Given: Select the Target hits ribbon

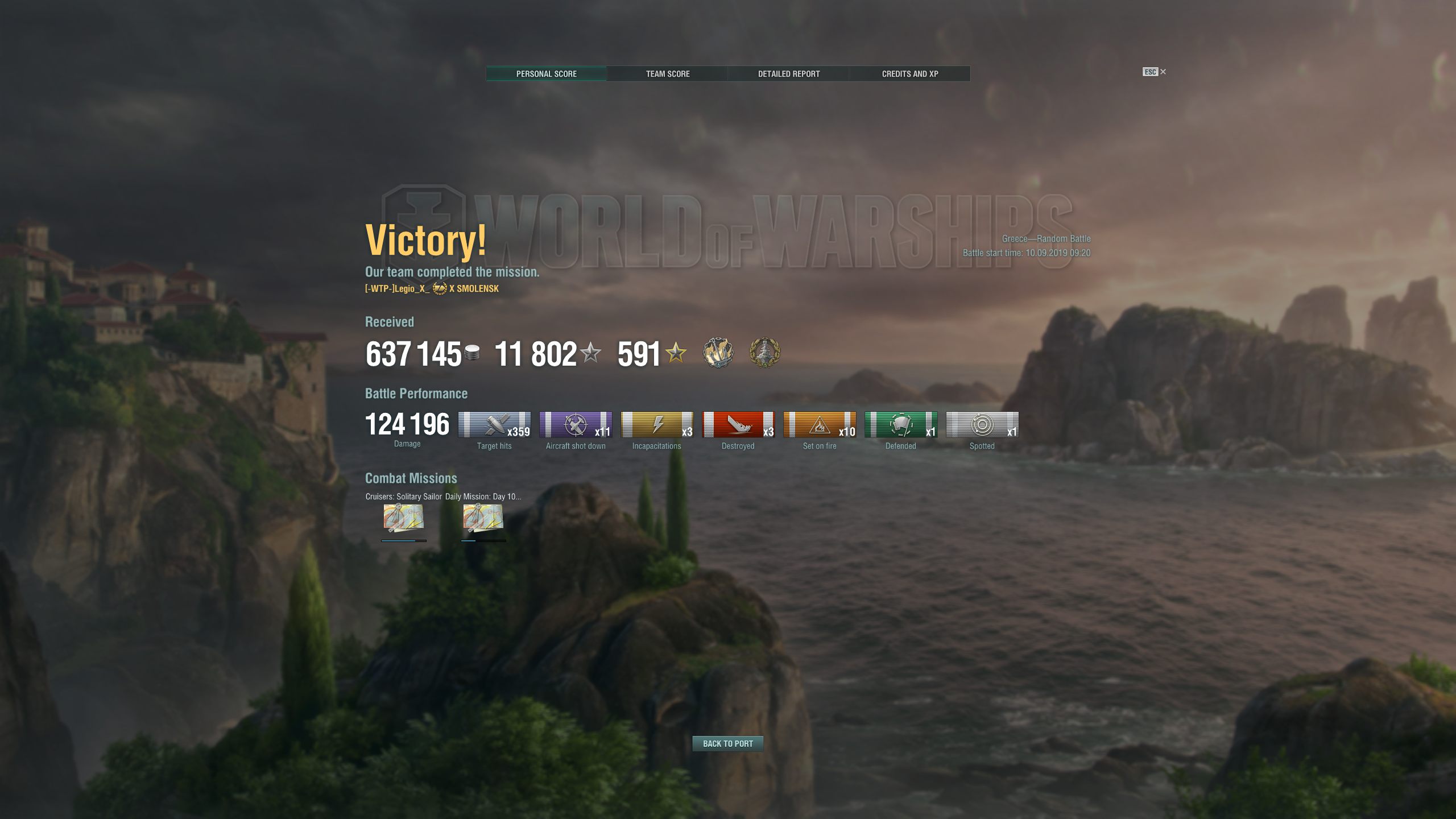Looking at the screenshot, I should click(494, 425).
